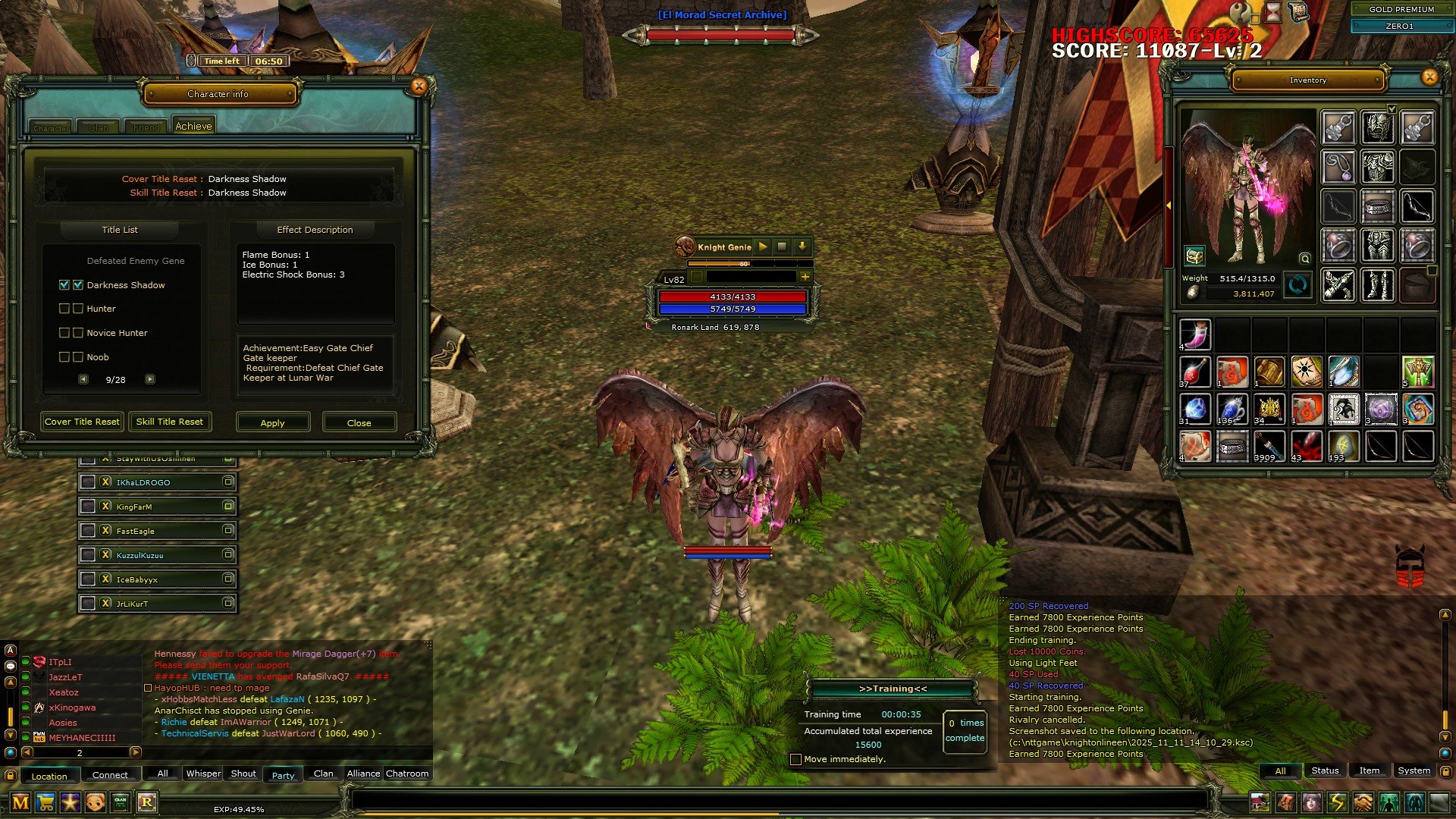The height and width of the screenshot is (819, 1456).
Task: Click the Location button
Action: 49,776
